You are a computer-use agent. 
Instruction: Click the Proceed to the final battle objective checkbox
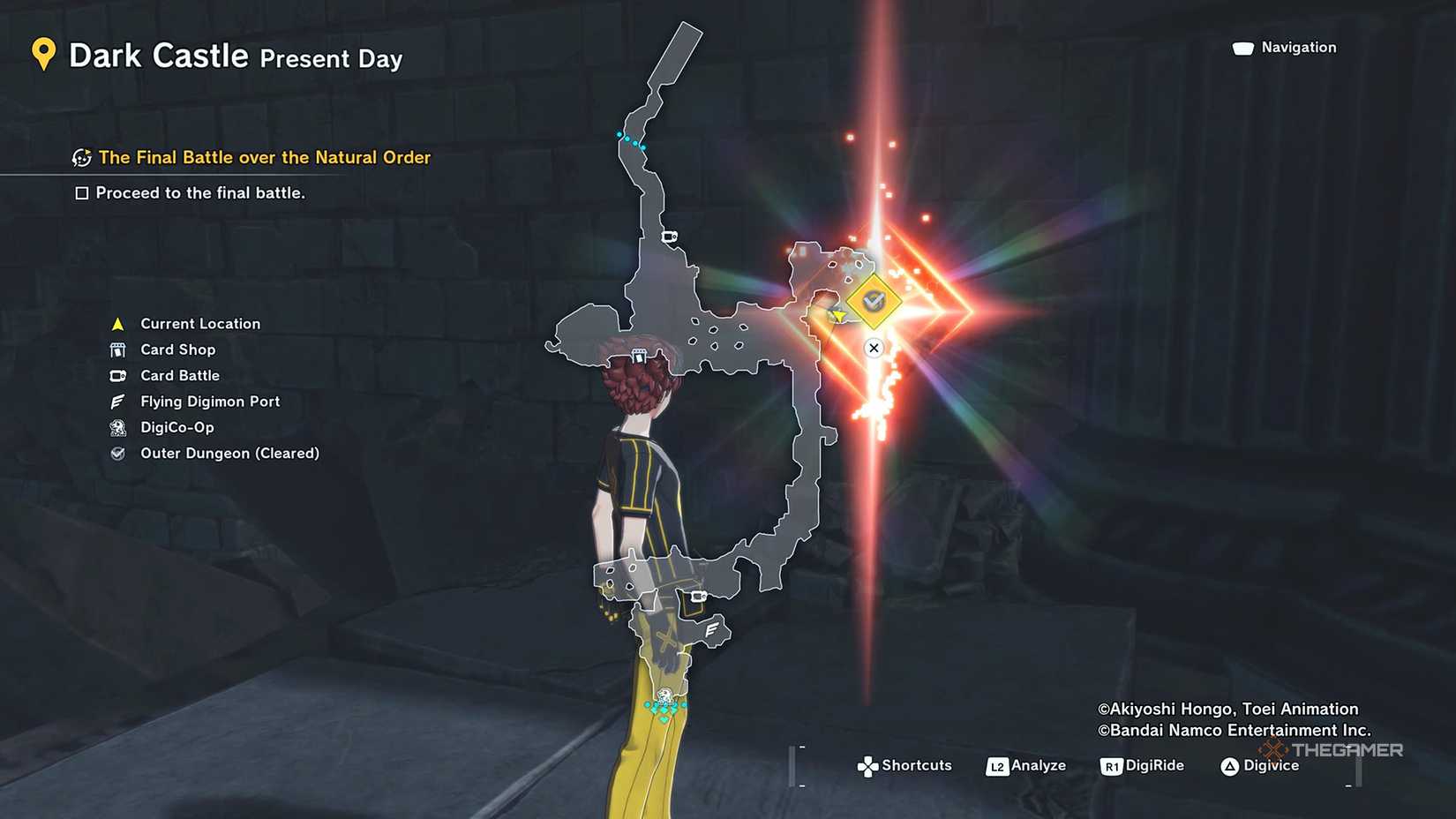pyautogui.click(x=82, y=193)
